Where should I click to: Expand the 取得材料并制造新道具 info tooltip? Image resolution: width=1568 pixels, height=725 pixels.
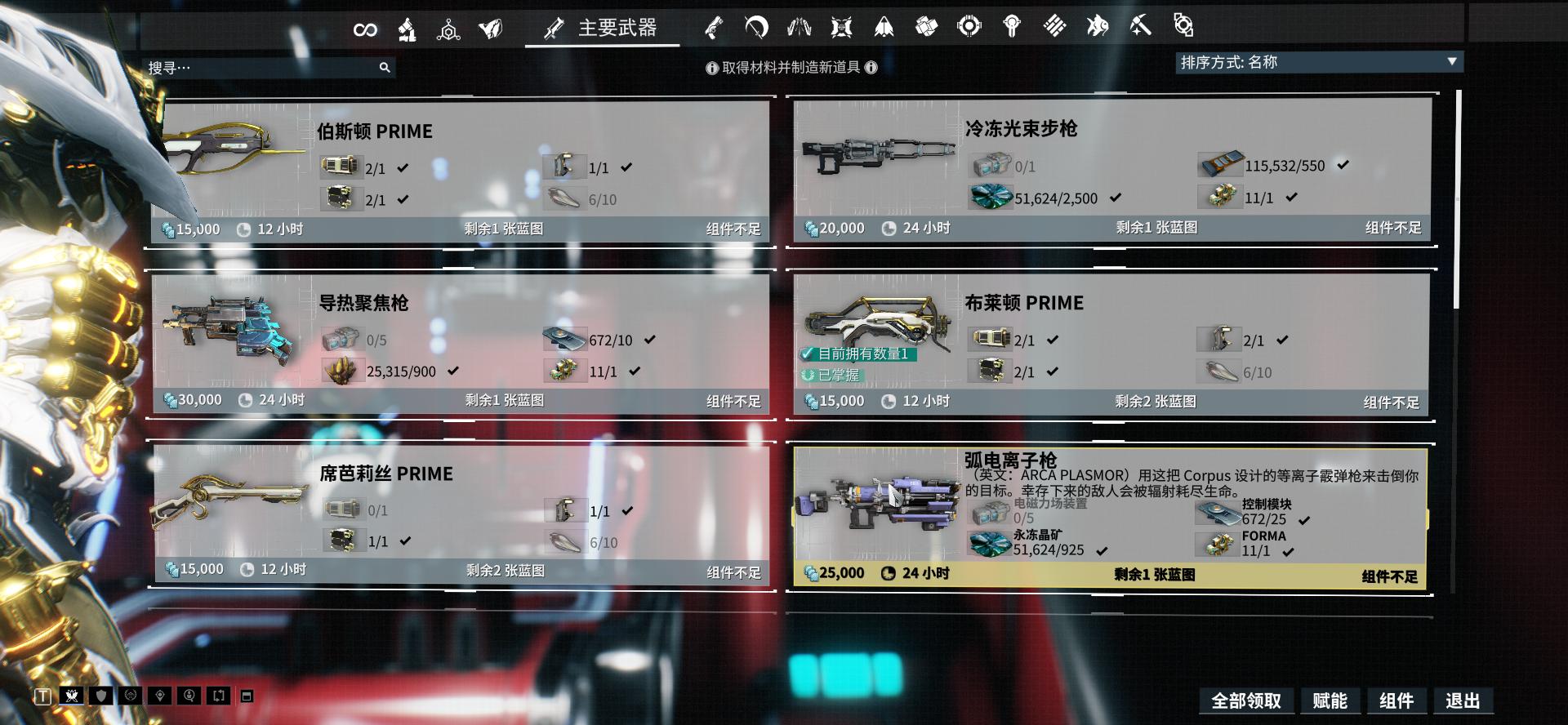click(792, 67)
